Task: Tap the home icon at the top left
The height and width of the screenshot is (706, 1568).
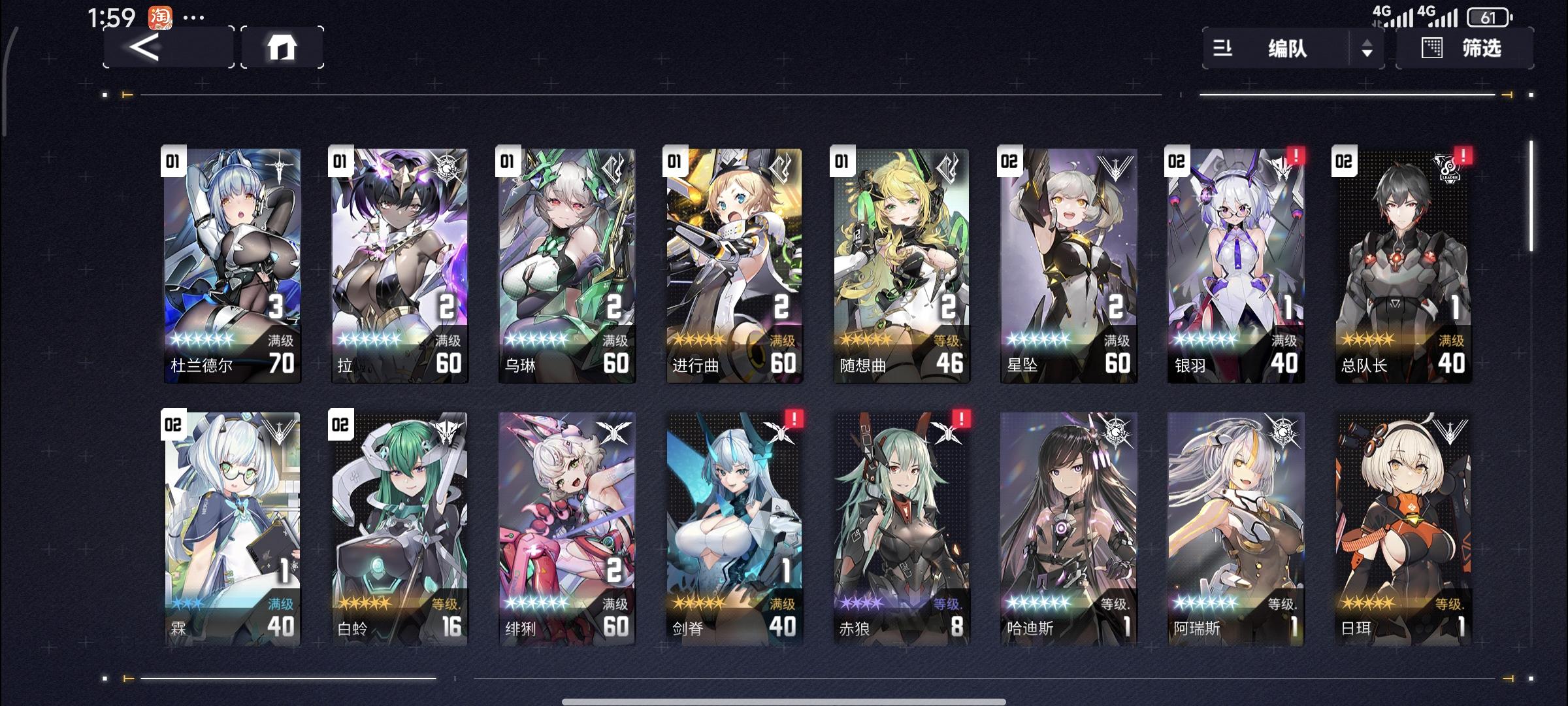Action: click(x=283, y=48)
